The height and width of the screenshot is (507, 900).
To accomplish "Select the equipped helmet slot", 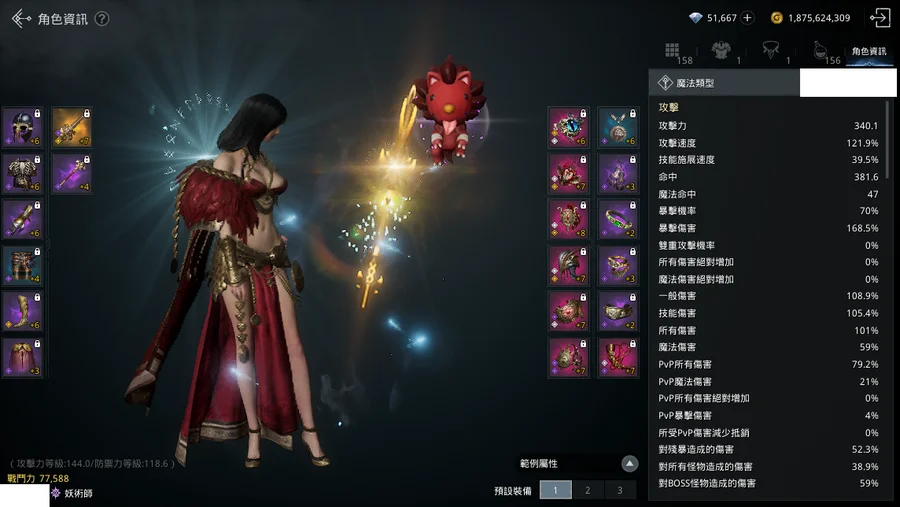I will (21, 127).
